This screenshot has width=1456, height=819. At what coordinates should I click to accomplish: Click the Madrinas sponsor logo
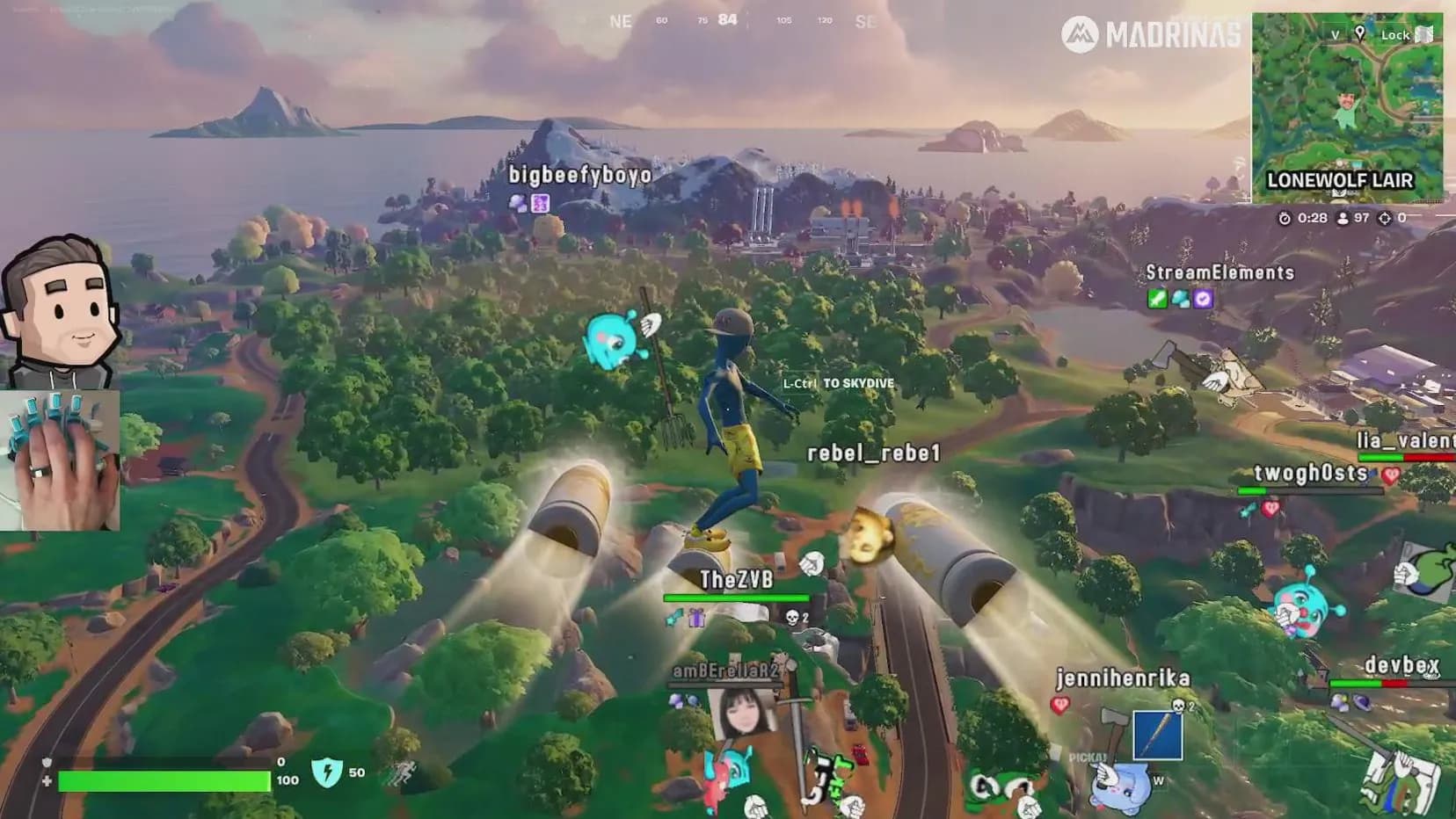click(x=1150, y=35)
